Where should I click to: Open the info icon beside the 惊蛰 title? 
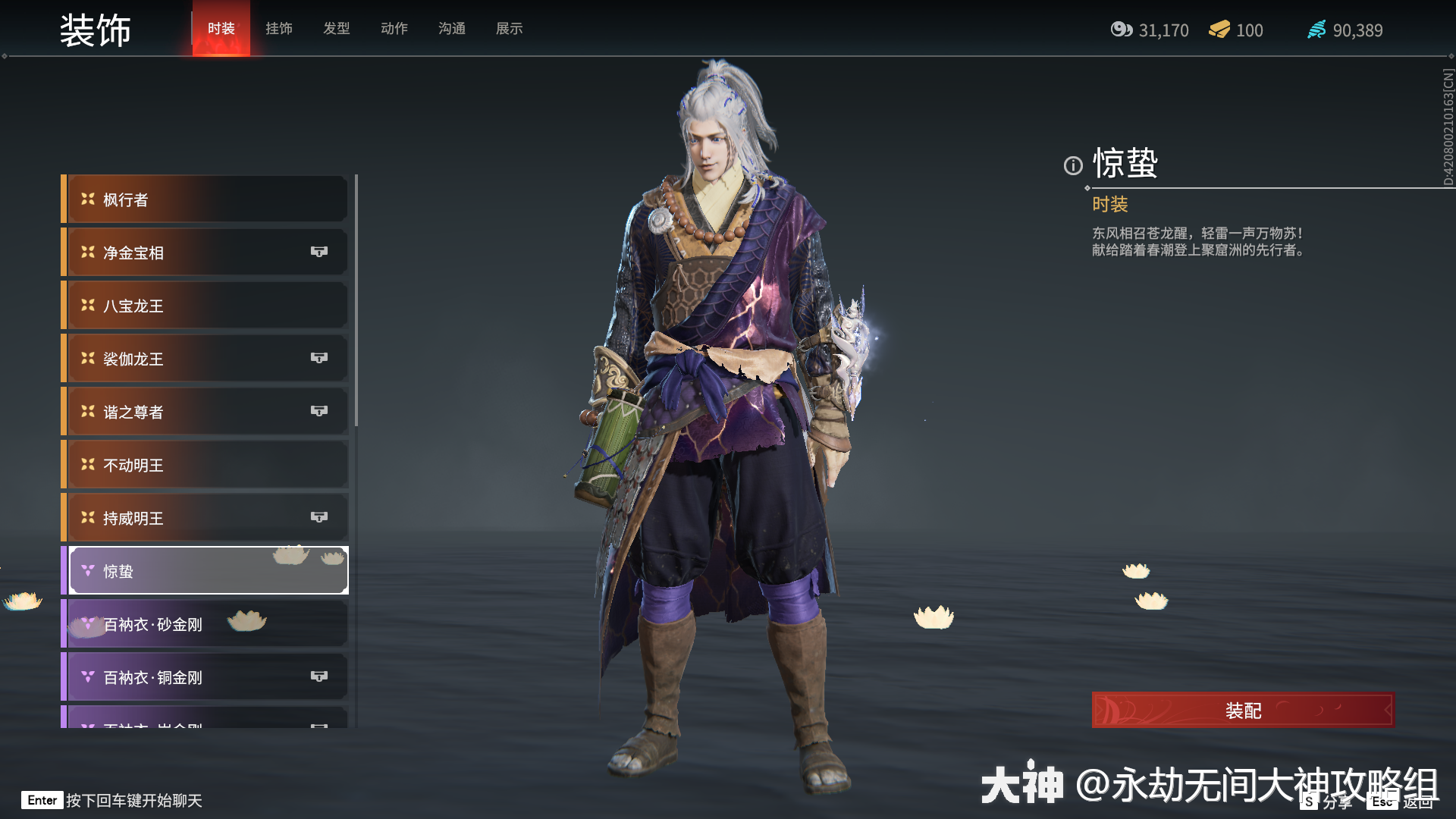1072,167
